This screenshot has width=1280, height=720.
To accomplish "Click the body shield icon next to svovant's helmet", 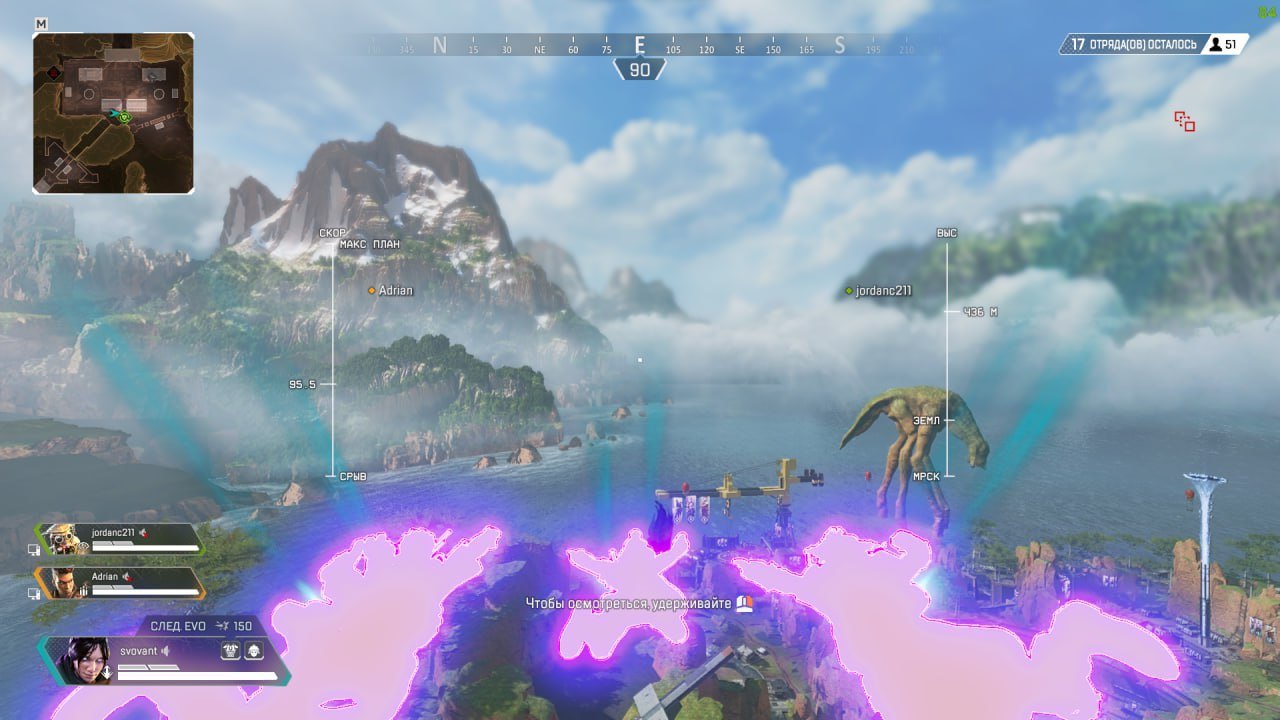I will (x=231, y=651).
